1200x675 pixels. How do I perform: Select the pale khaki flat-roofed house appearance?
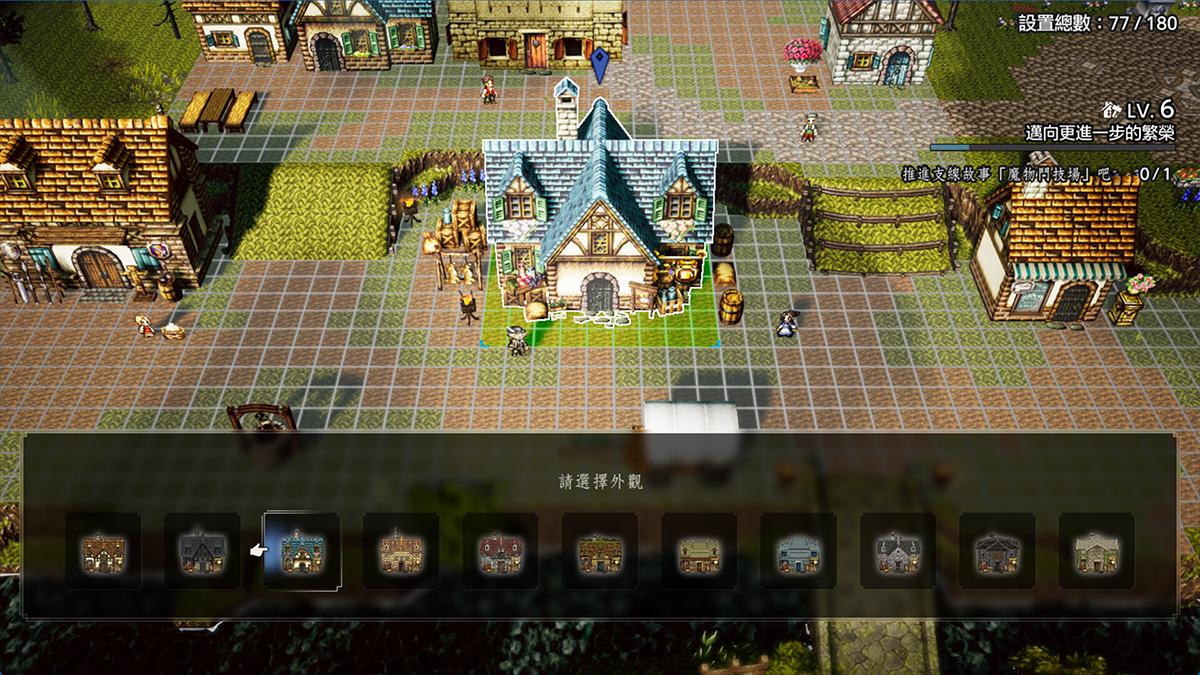coord(699,551)
